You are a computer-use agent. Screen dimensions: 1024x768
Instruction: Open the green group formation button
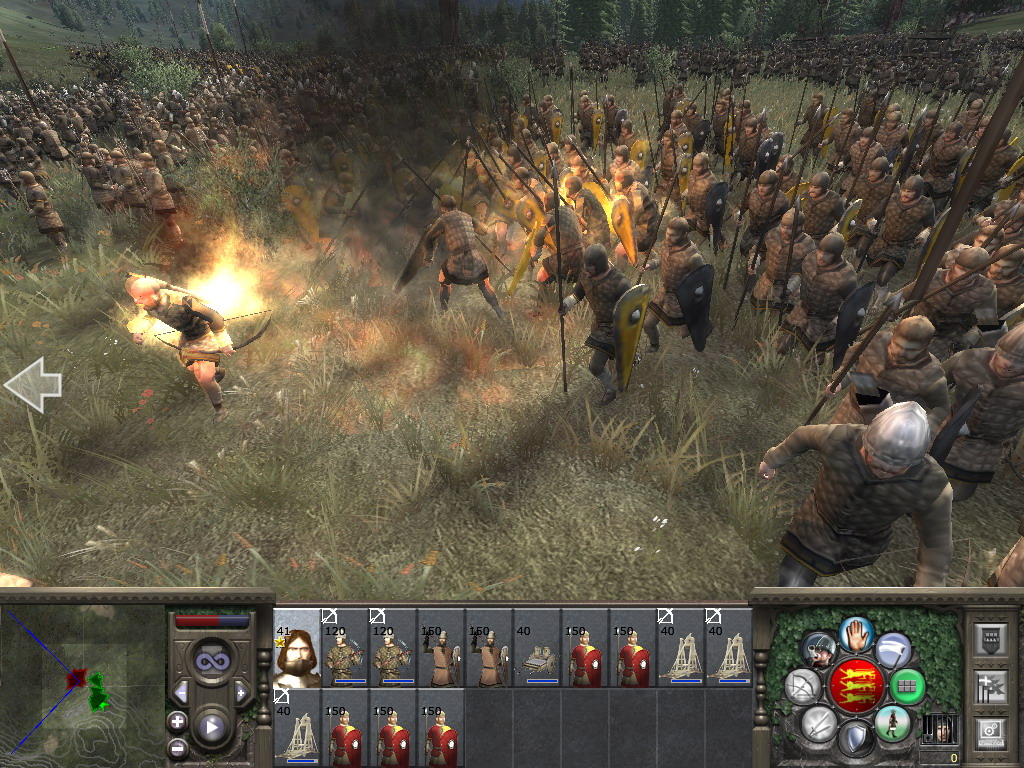pos(908,687)
